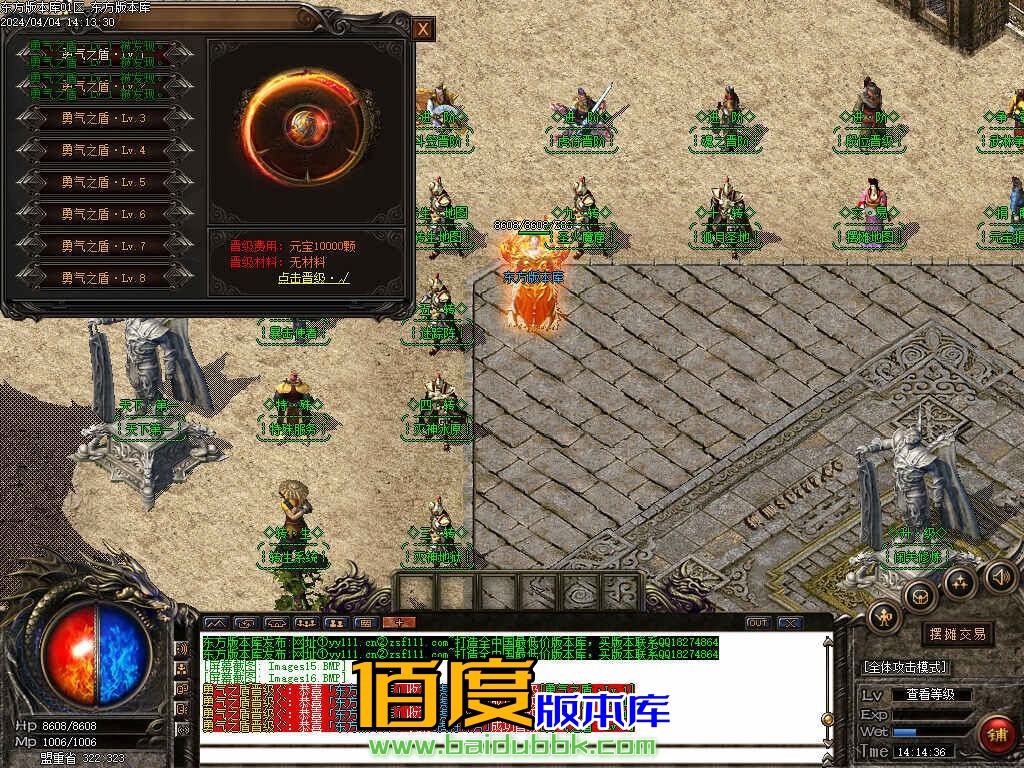Open the 勇气之盾 Lv.6 option

click(x=103, y=215)
